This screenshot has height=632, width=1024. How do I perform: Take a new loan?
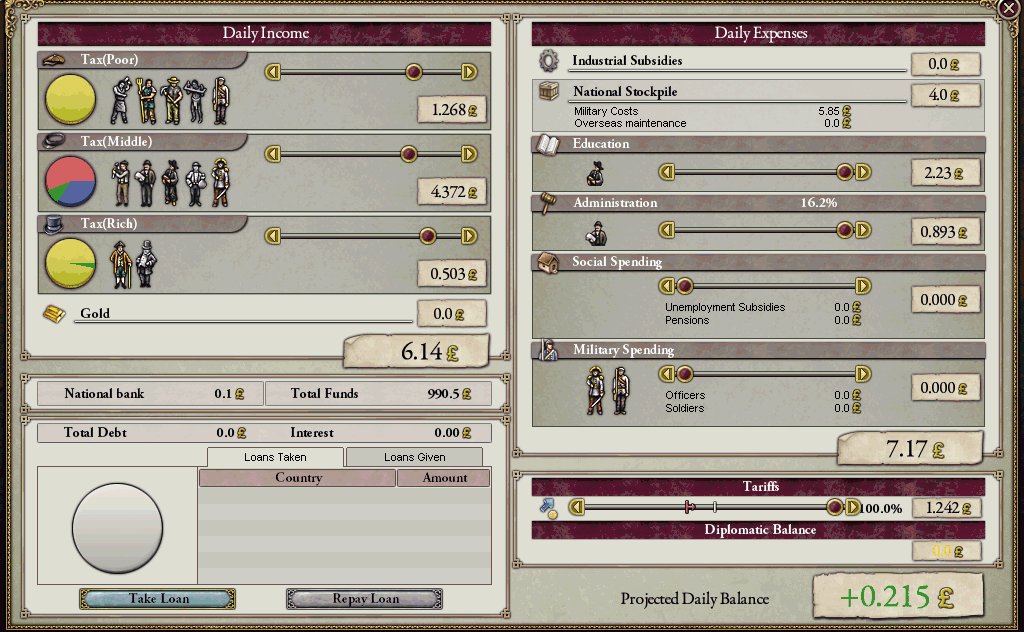click(x=158, y=599)
